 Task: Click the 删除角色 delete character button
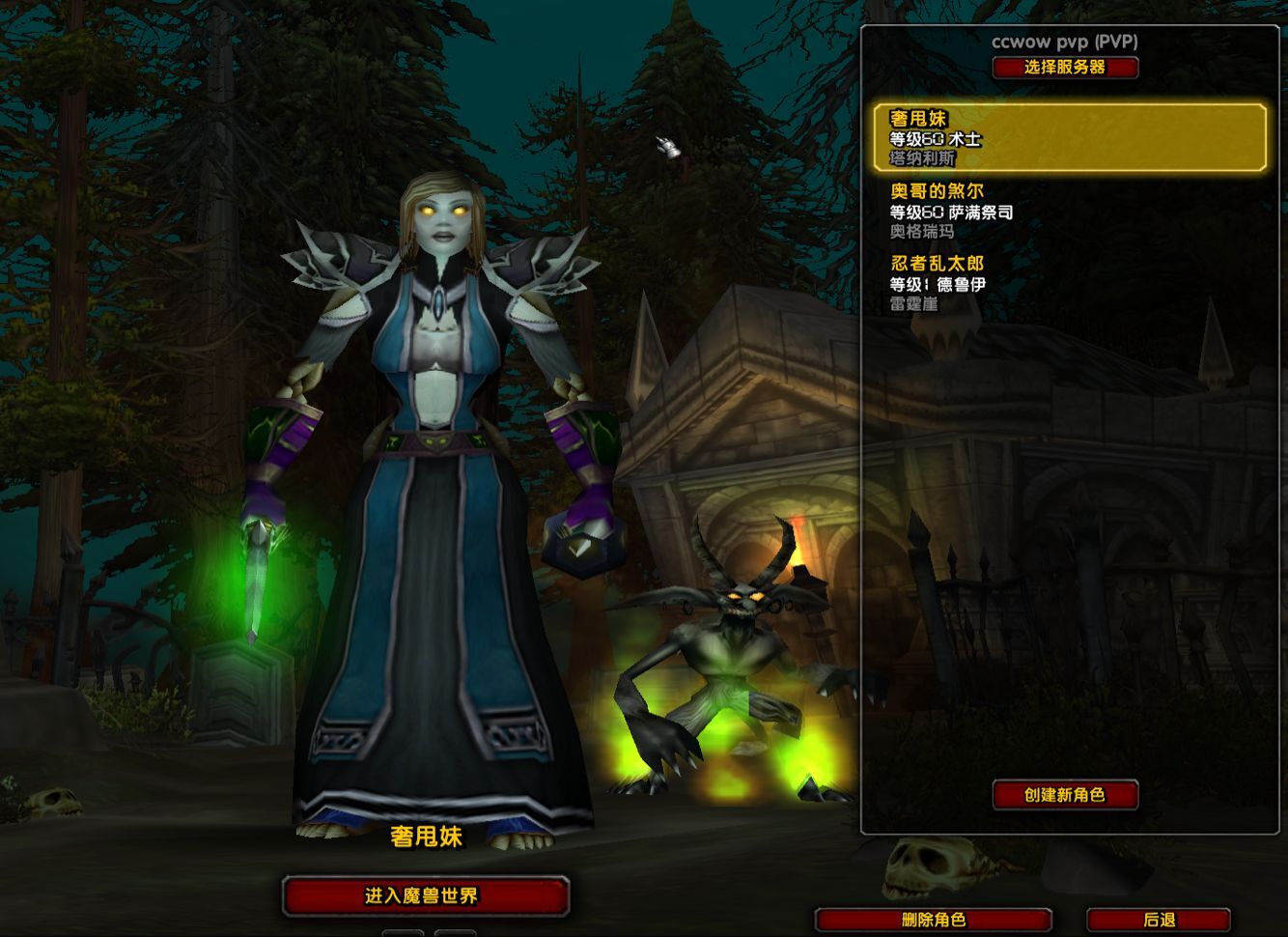pos(933,920)
